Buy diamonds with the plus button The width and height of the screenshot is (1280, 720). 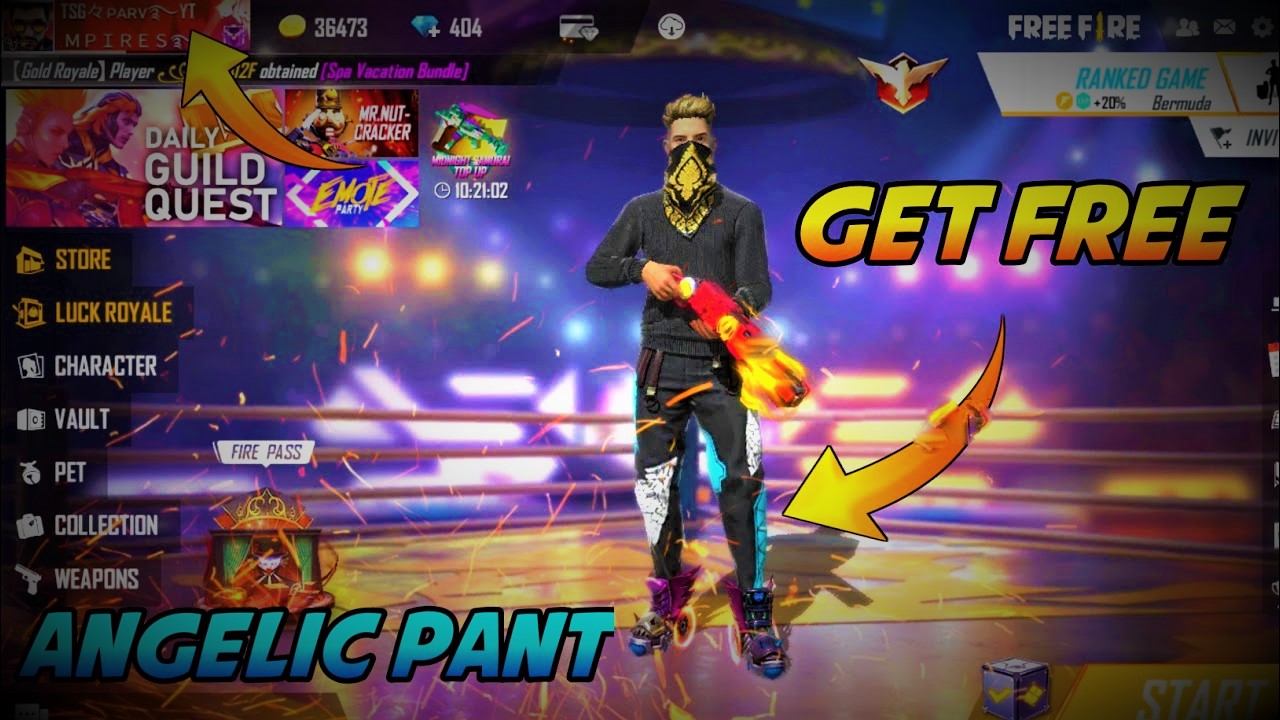coord(432,29)
